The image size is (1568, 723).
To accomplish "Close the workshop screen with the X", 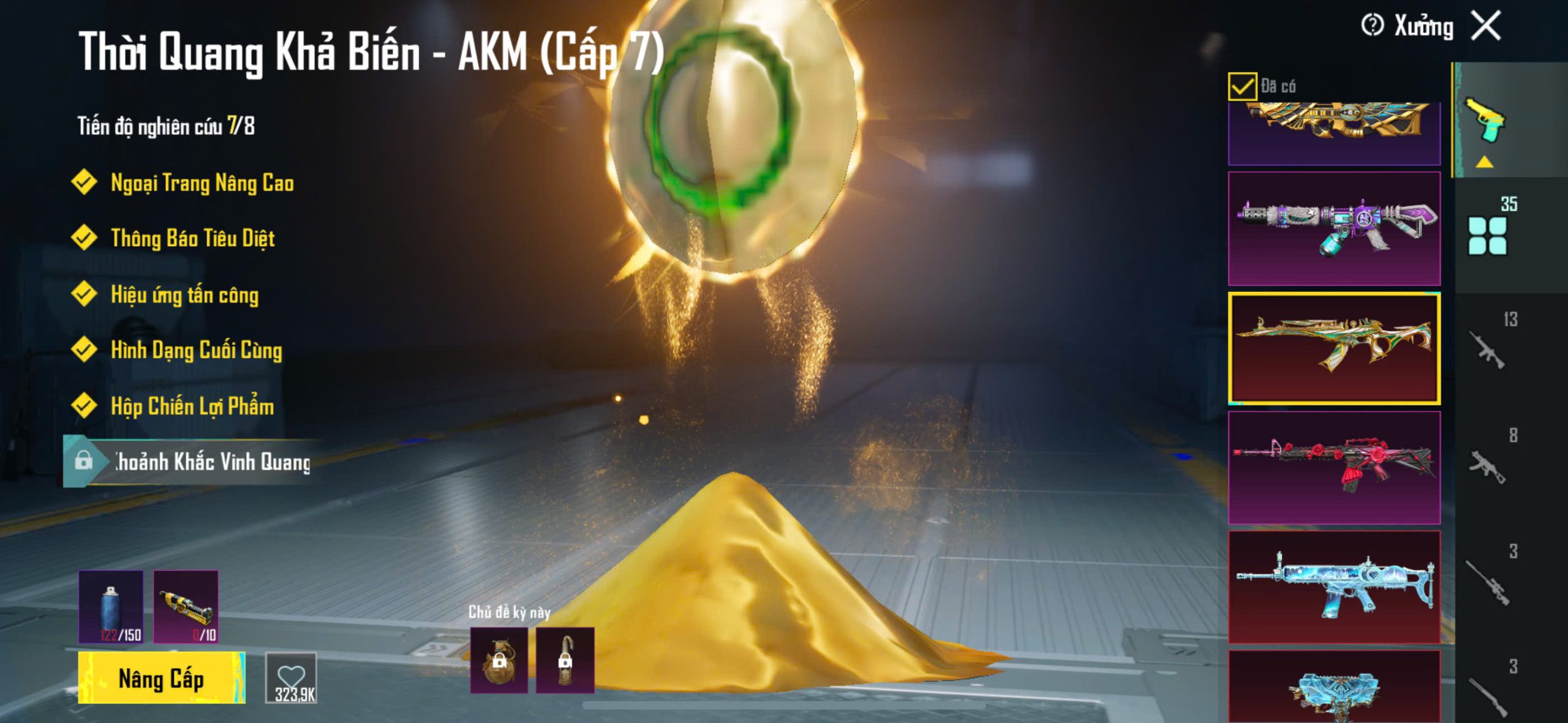I will (x=1487, y=26).
